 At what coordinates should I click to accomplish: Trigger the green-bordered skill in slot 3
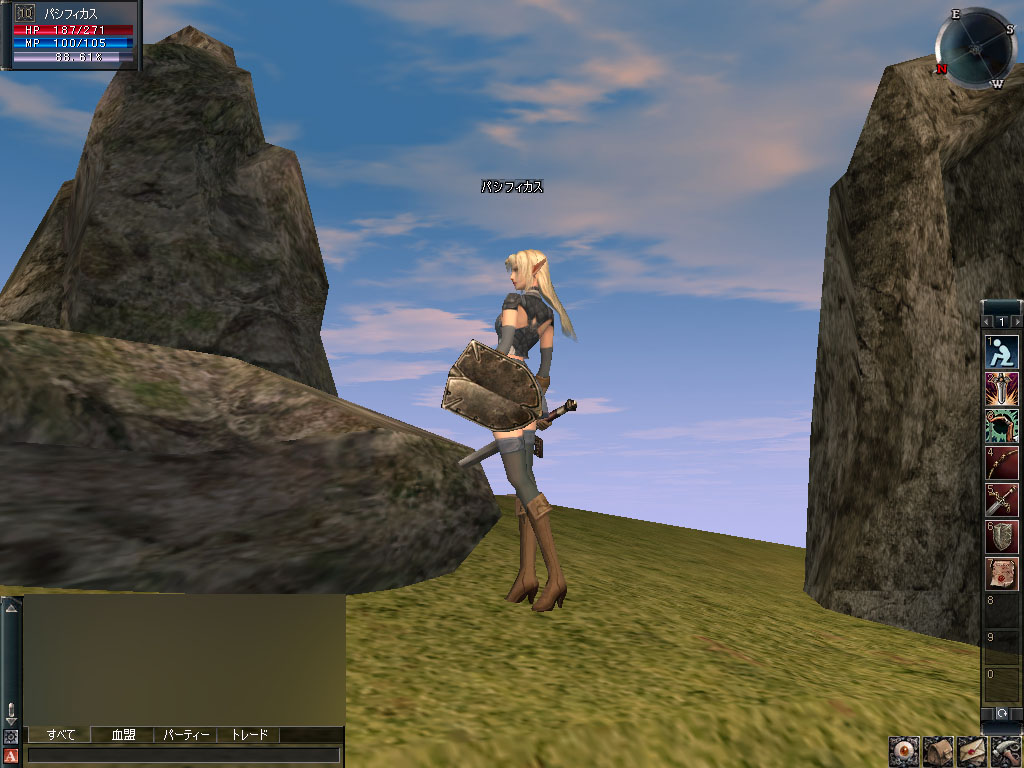(x=1001, y=425)
